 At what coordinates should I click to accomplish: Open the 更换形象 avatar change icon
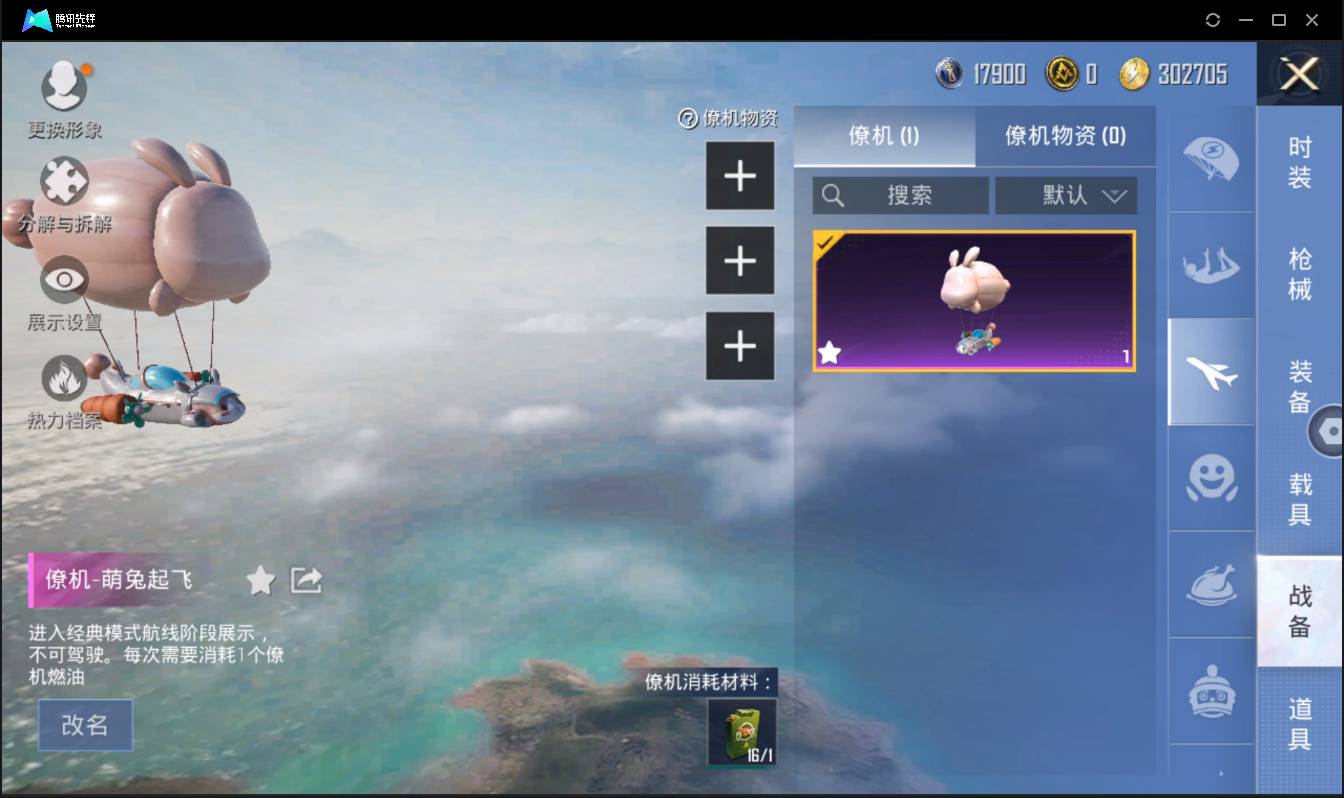tap(65, 87)
